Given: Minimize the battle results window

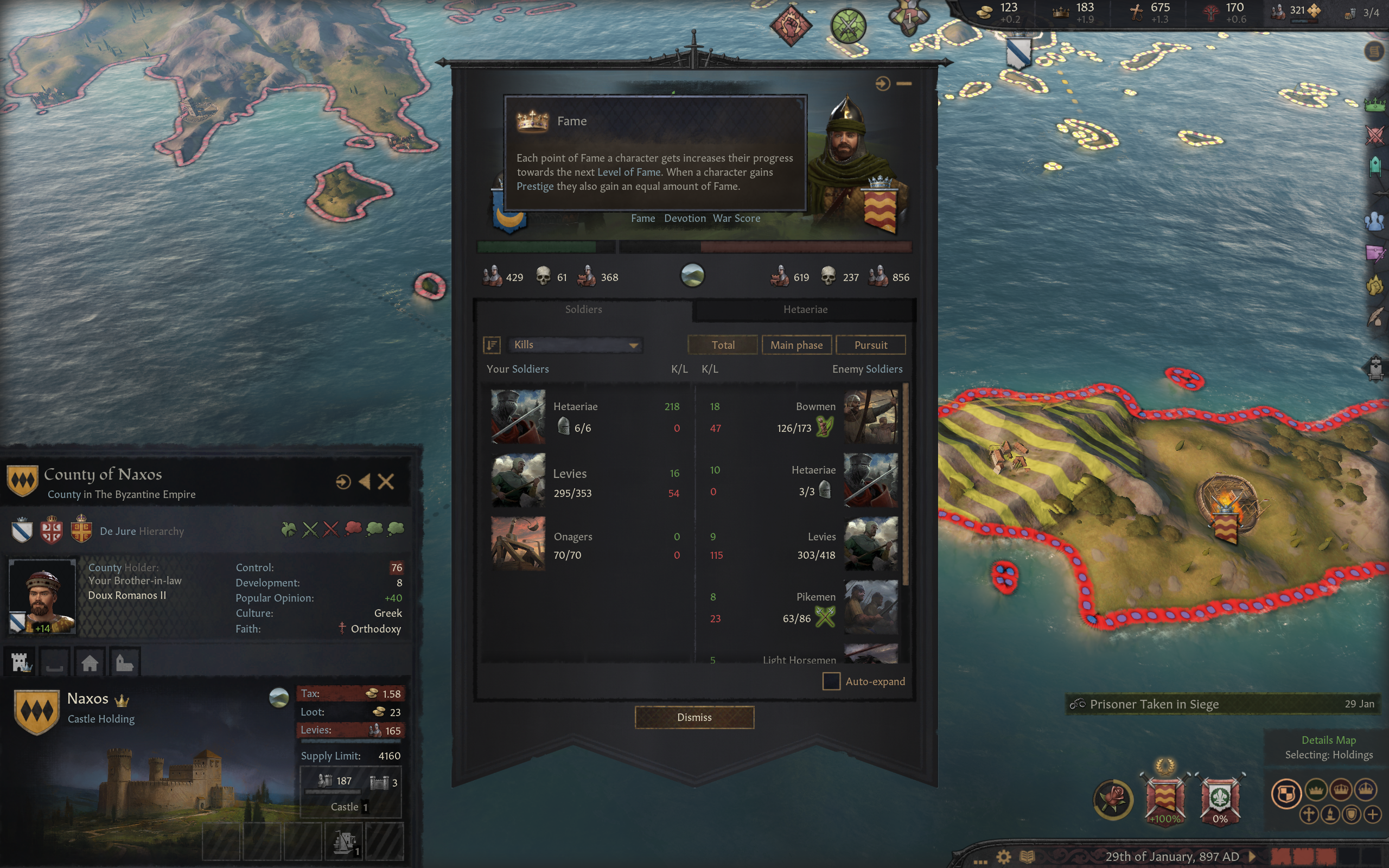Looking at the screenshot, I should point(904,84).
